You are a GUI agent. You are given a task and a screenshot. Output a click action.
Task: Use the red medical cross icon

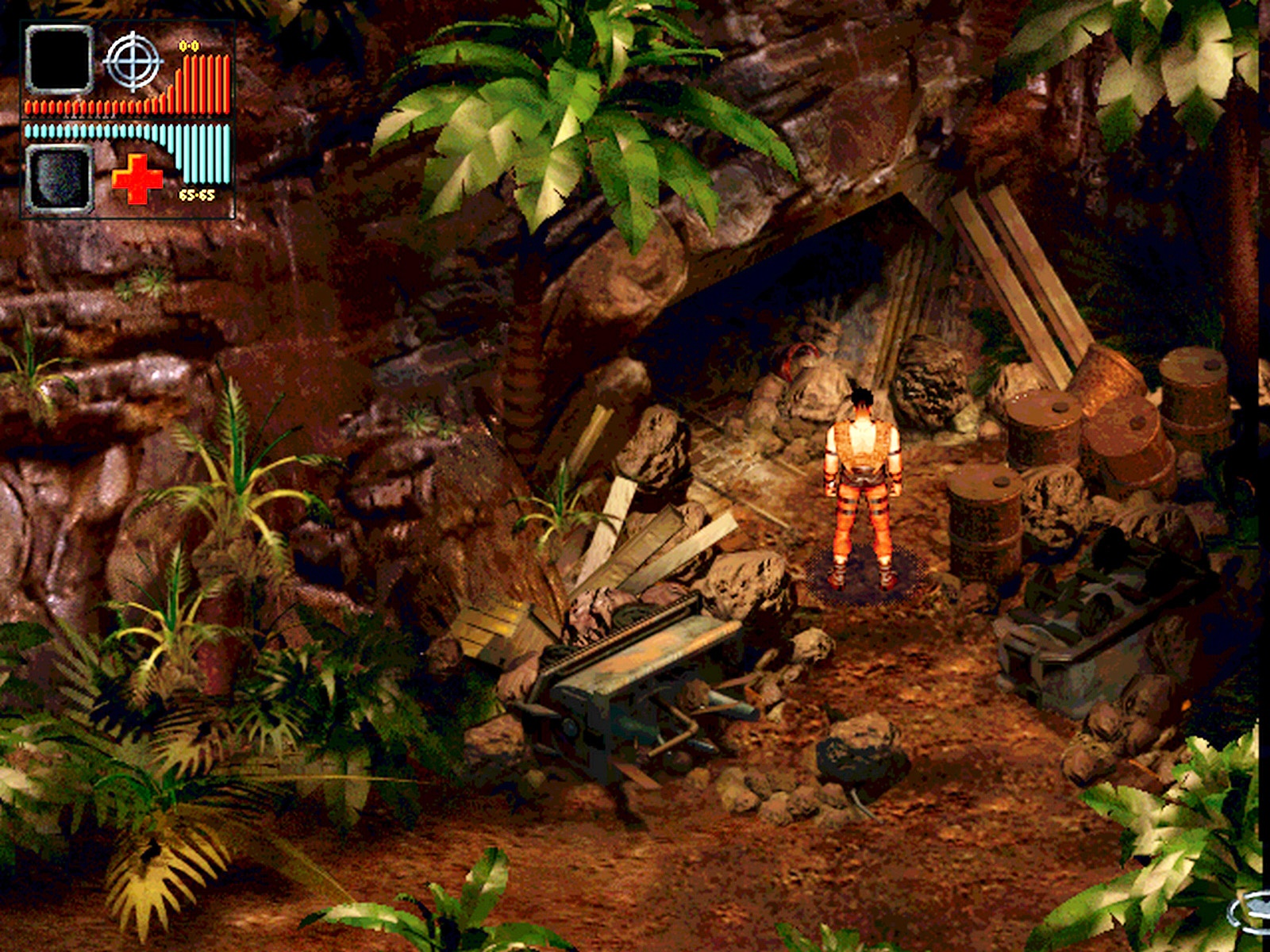(137, 178)
